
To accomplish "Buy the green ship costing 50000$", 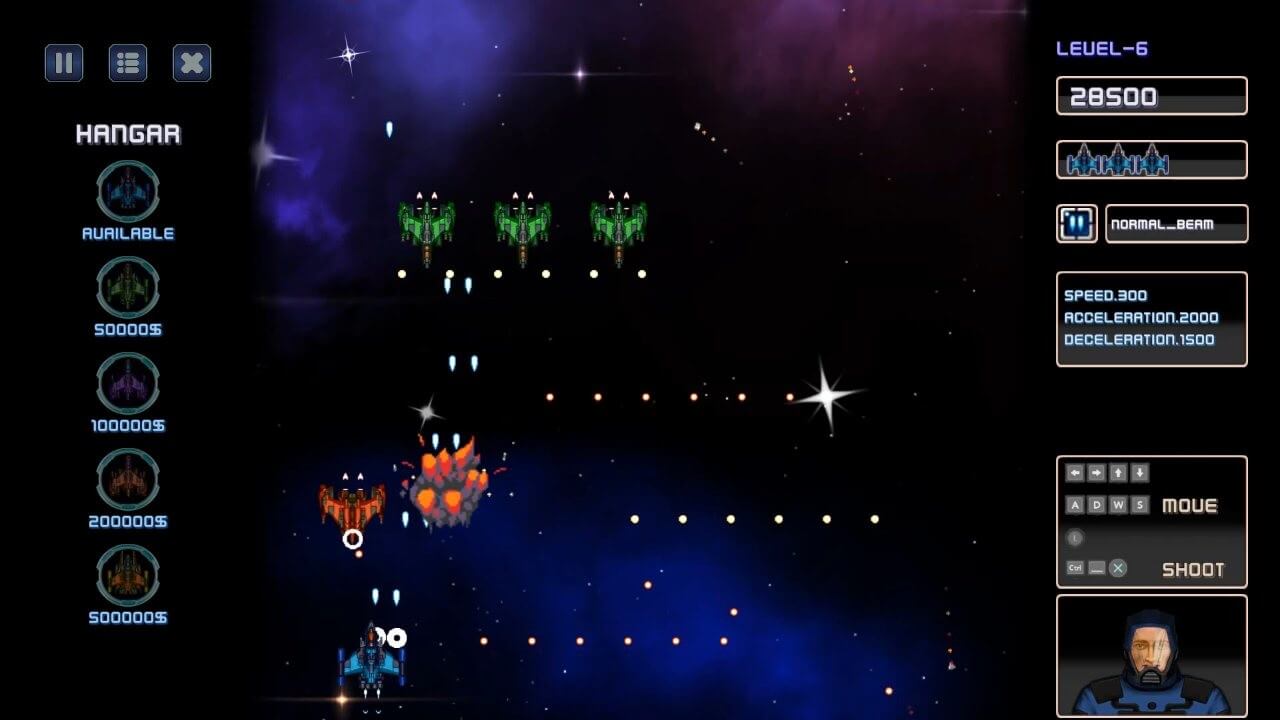I will [x=128, y=287].
